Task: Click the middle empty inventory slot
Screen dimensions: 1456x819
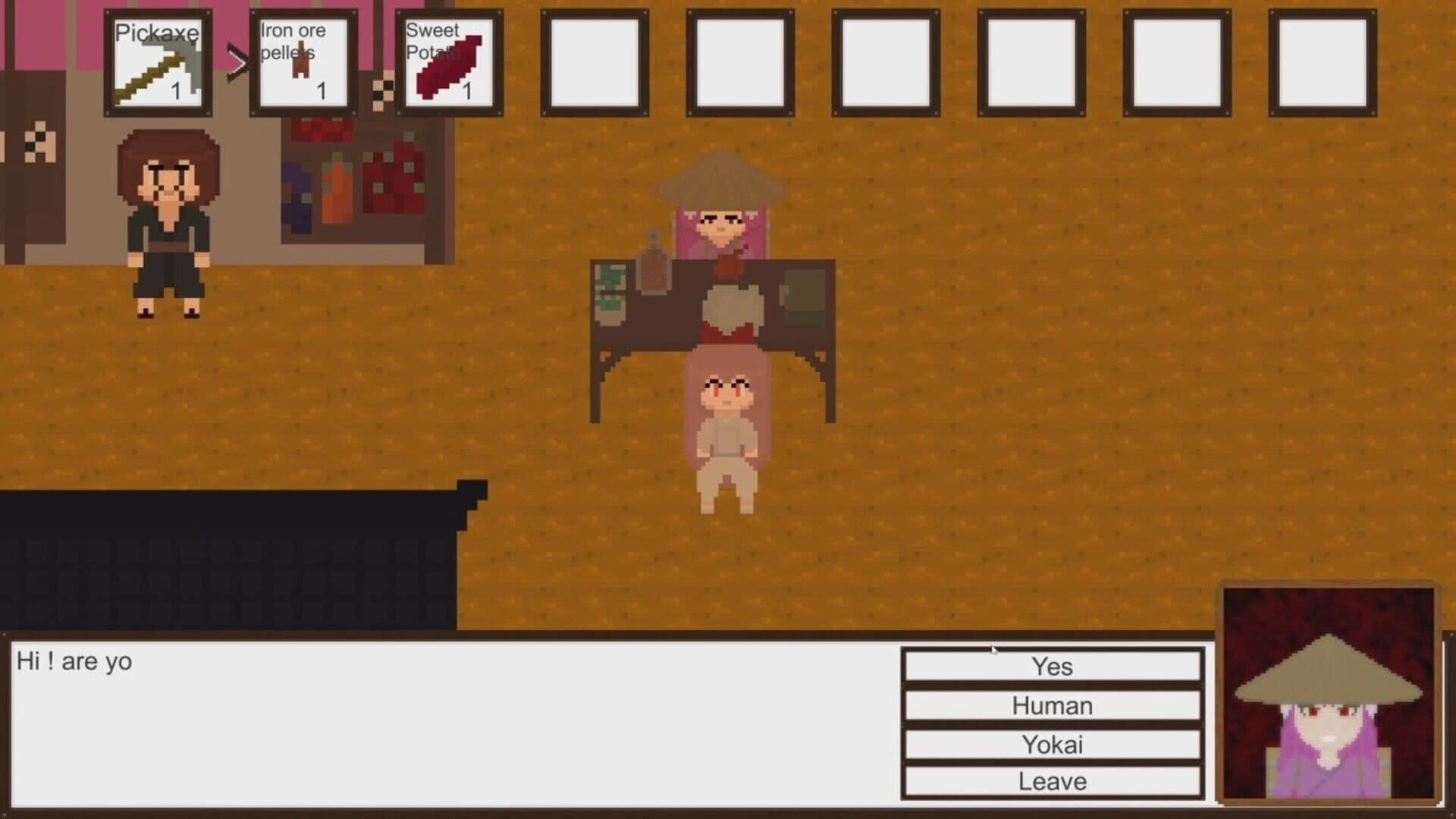Action: [x=886, y=61]
